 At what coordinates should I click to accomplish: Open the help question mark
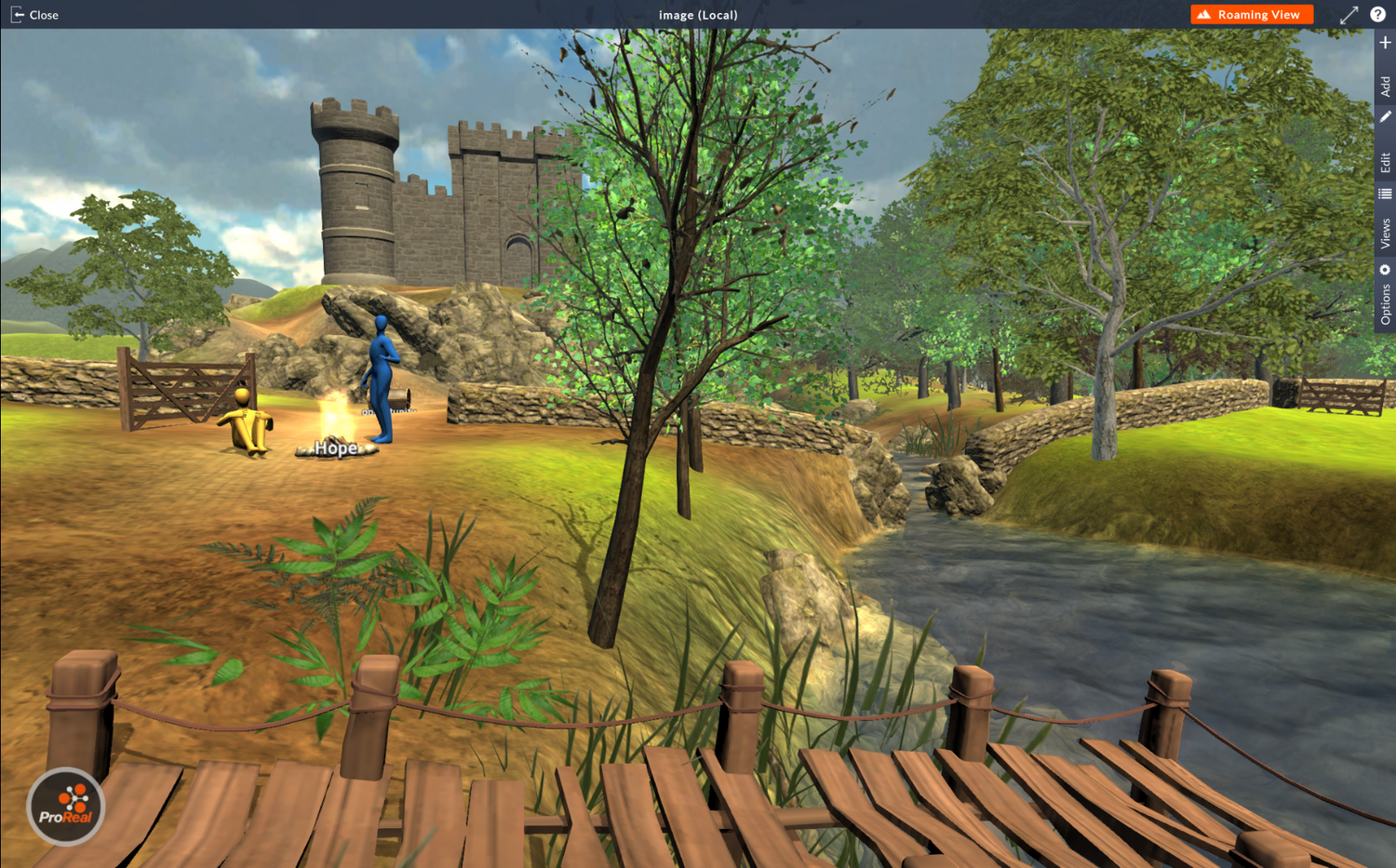coord(1377,15)
